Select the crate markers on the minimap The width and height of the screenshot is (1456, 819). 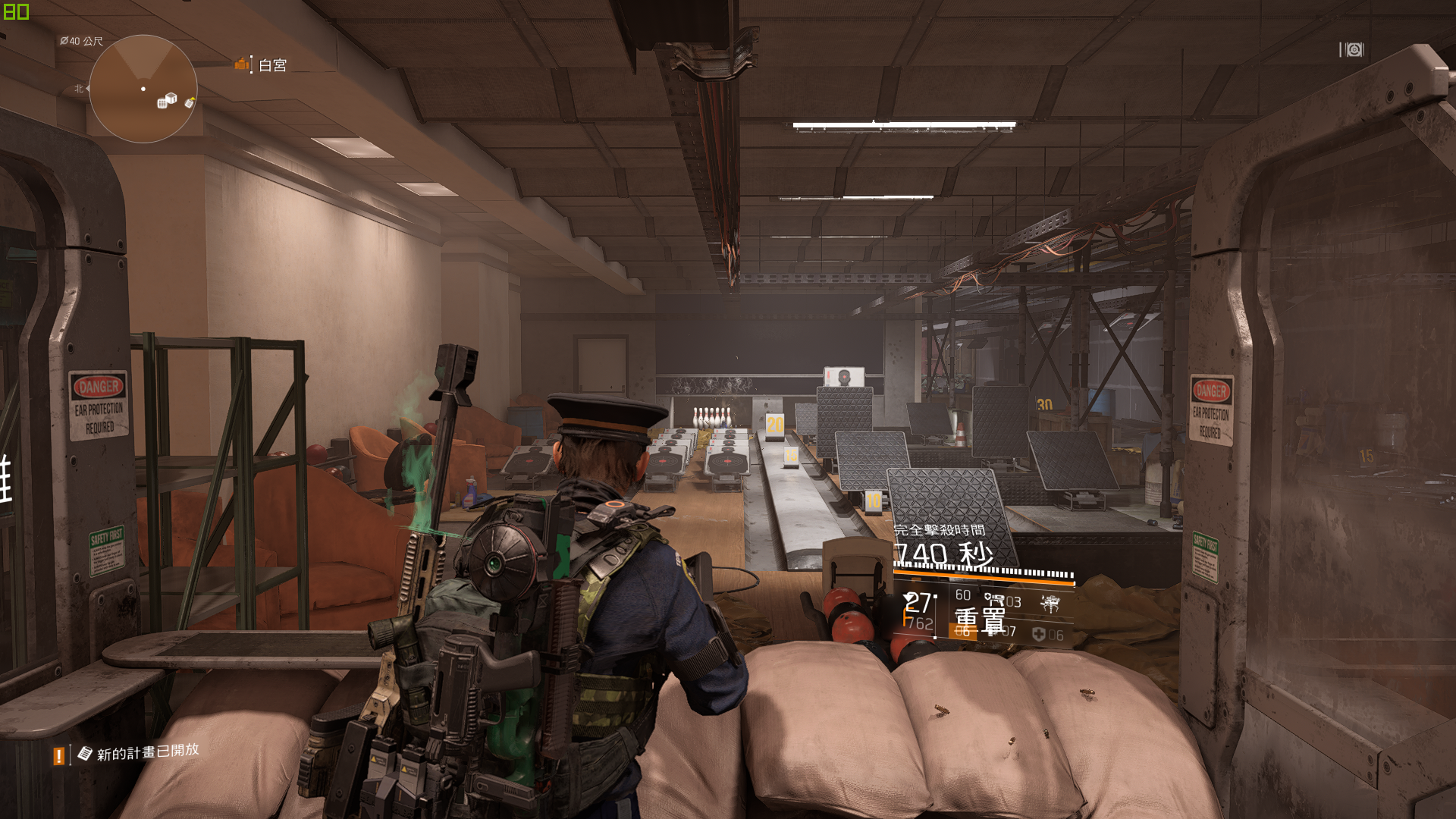167,100
